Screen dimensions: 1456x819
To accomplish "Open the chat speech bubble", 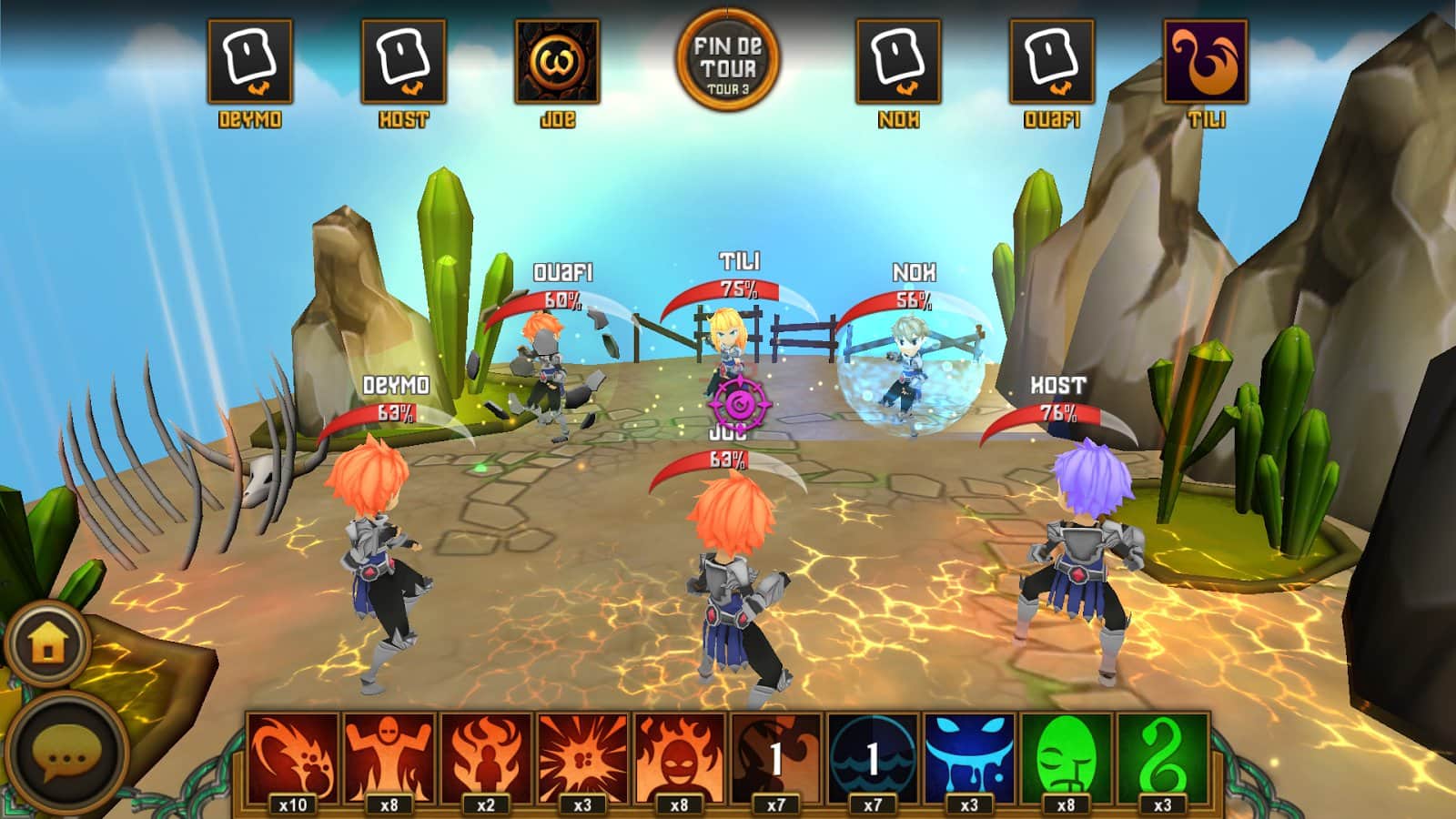I will coord(66,754).
